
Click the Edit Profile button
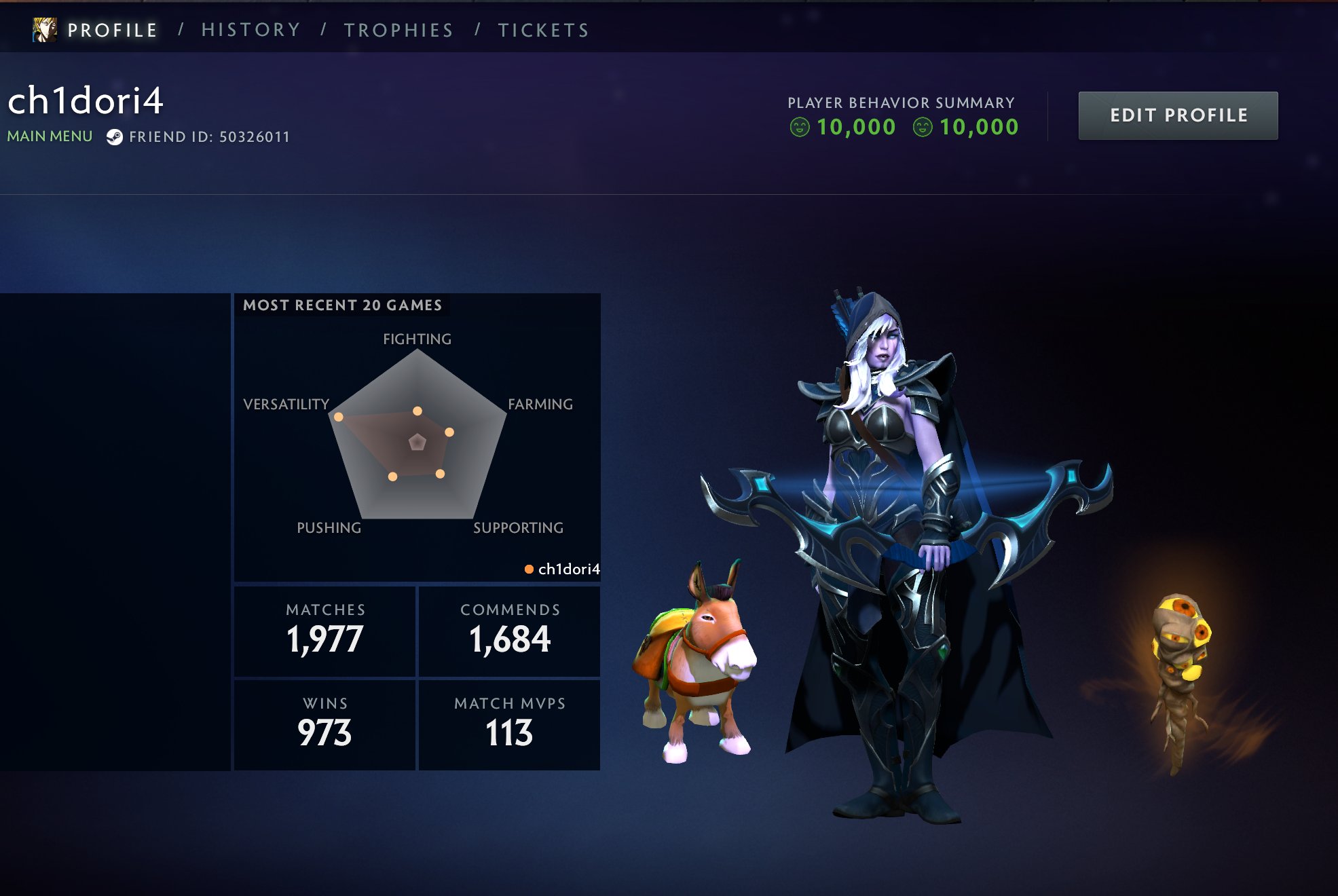point(1178,115)
